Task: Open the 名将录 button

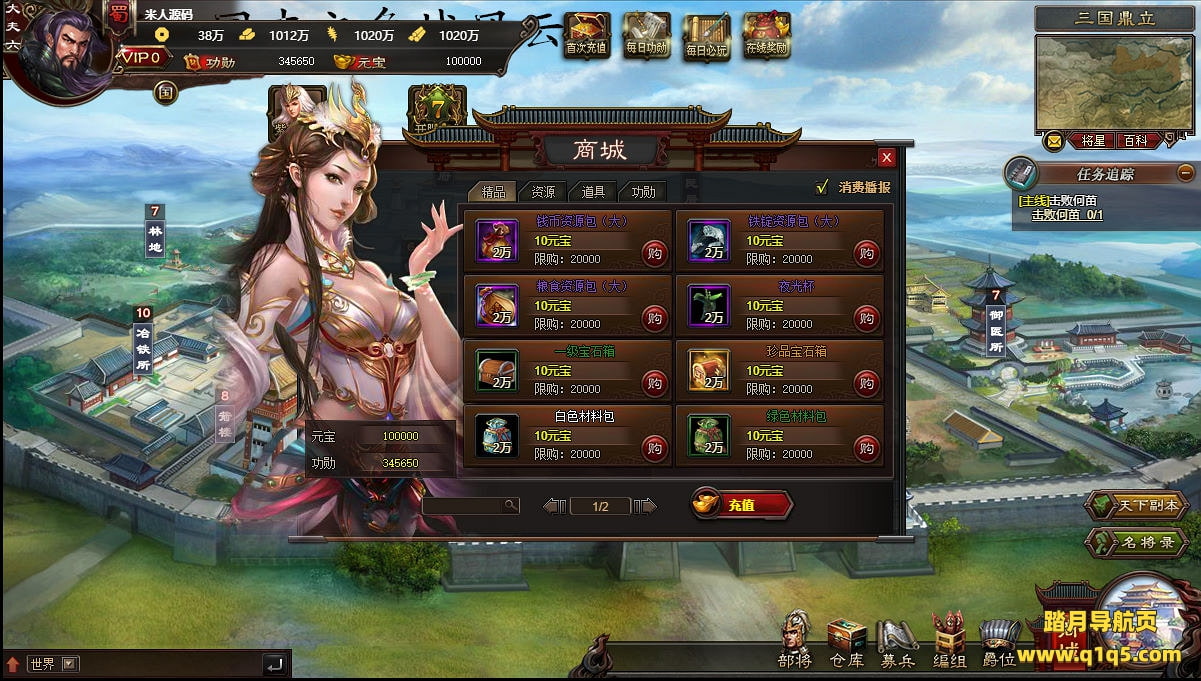Action: [1137, 543]
